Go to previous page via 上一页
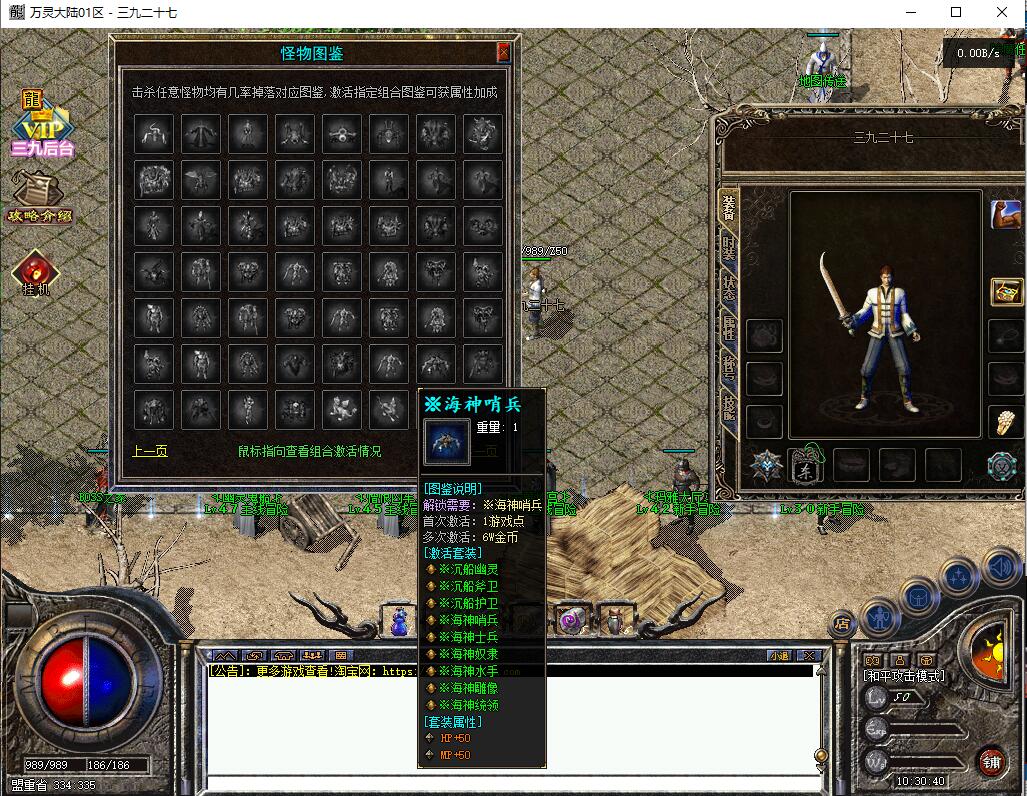Image resolution: width=1027 pixels, height=796 pixels. coord(150,451)
